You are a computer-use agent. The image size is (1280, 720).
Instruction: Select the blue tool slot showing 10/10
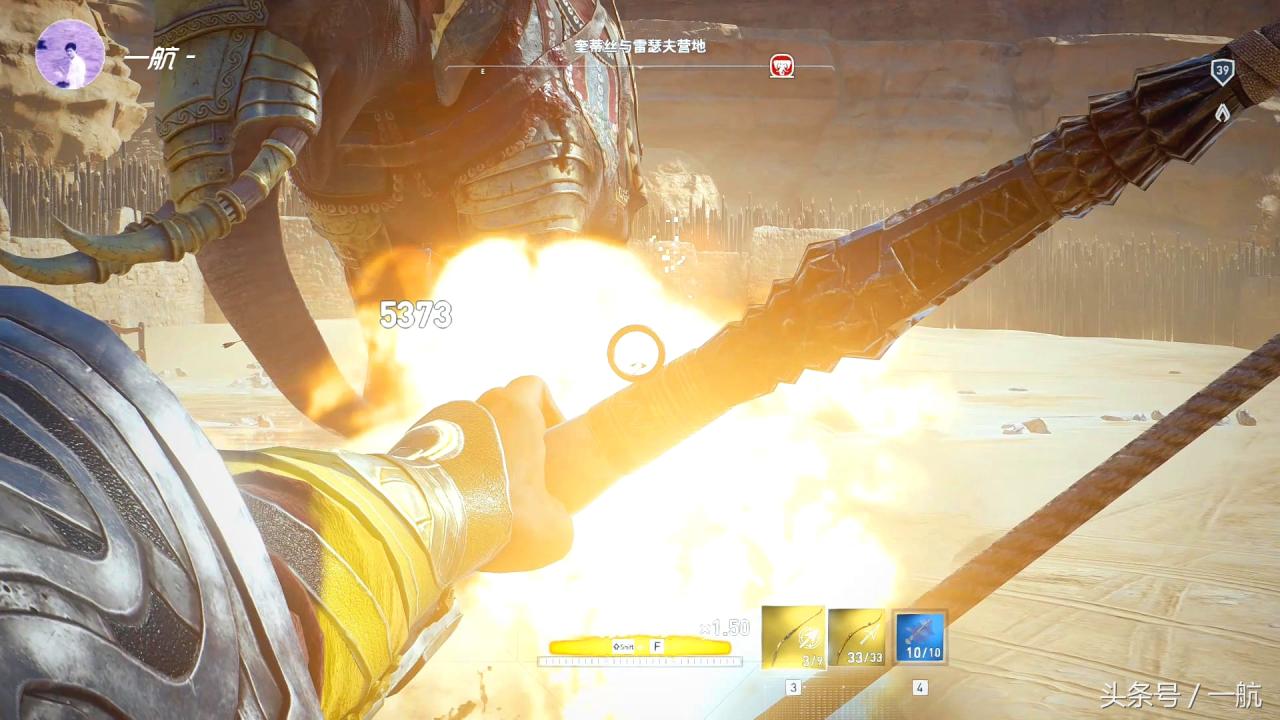(920, 637)
